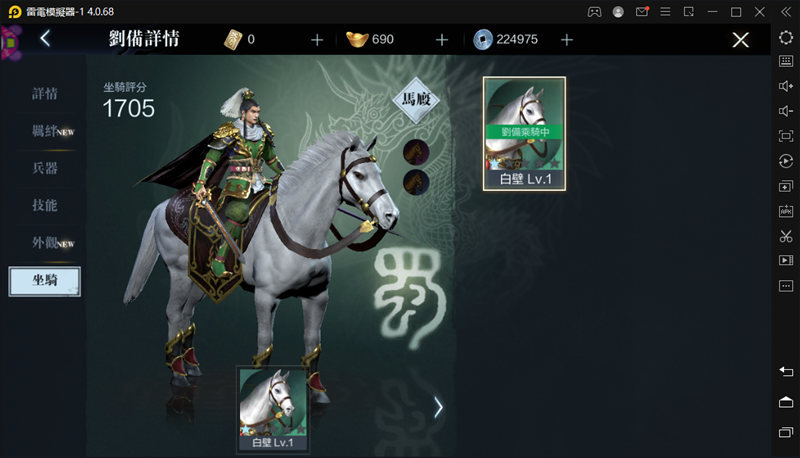Viewport: 800px width, 458px height.
Task: Choose the 白璧 Lv.1 horse thumbnail at bottom
Action: [272, 408]
